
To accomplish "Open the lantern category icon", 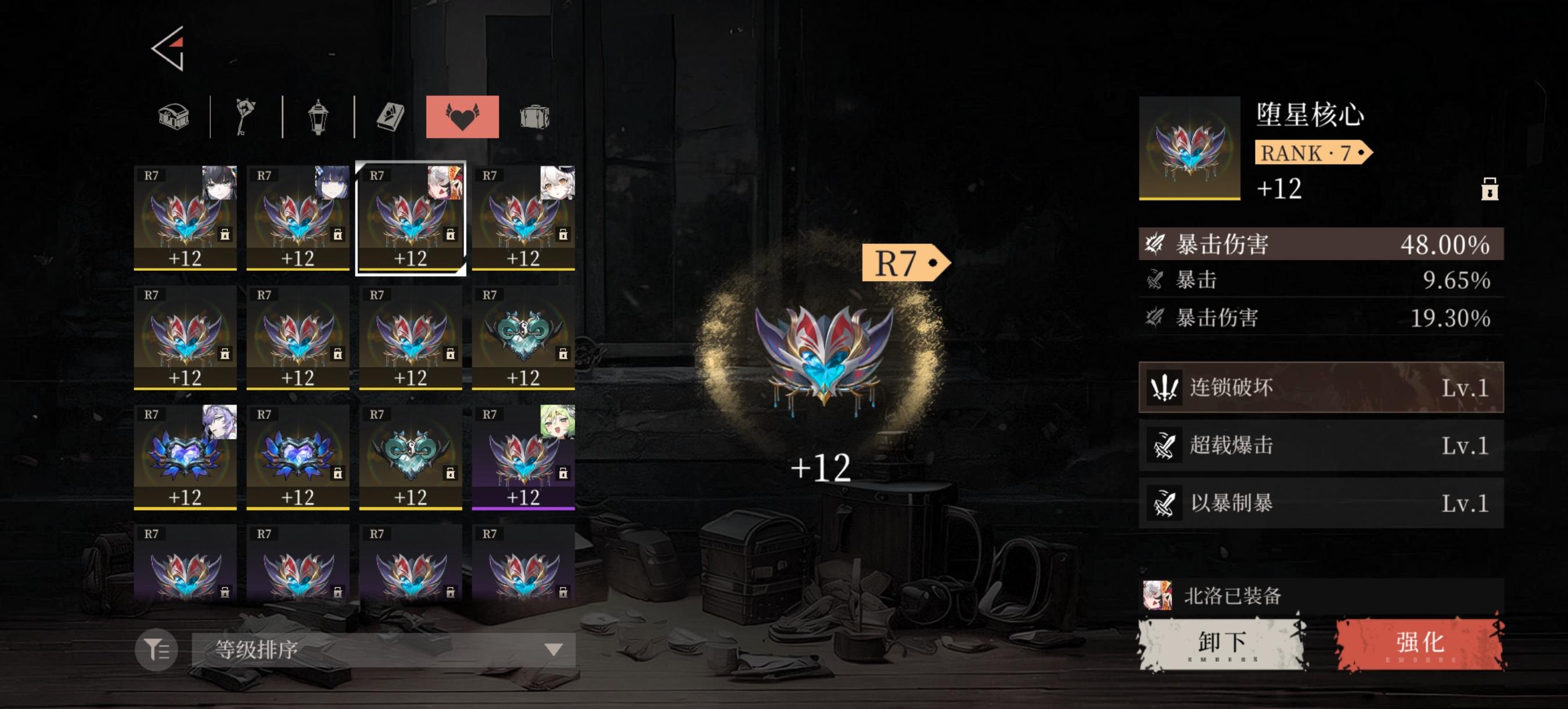I will tap(317, 116).
